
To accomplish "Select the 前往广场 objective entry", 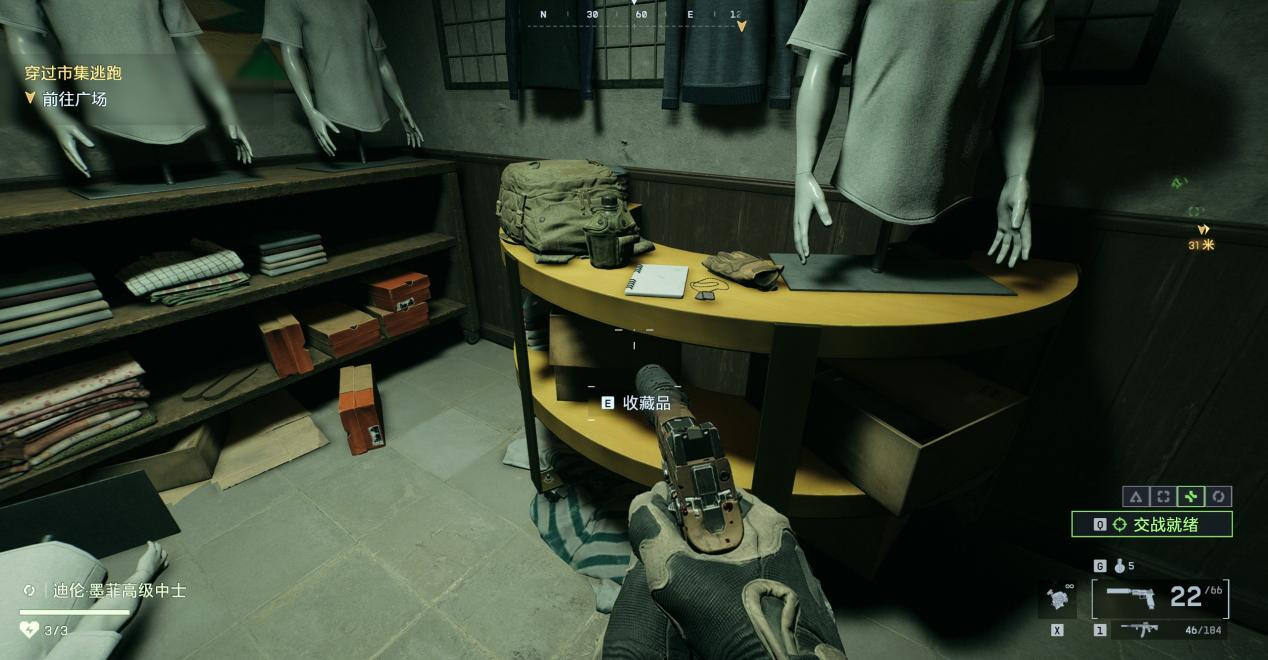I will coord(74,99).
